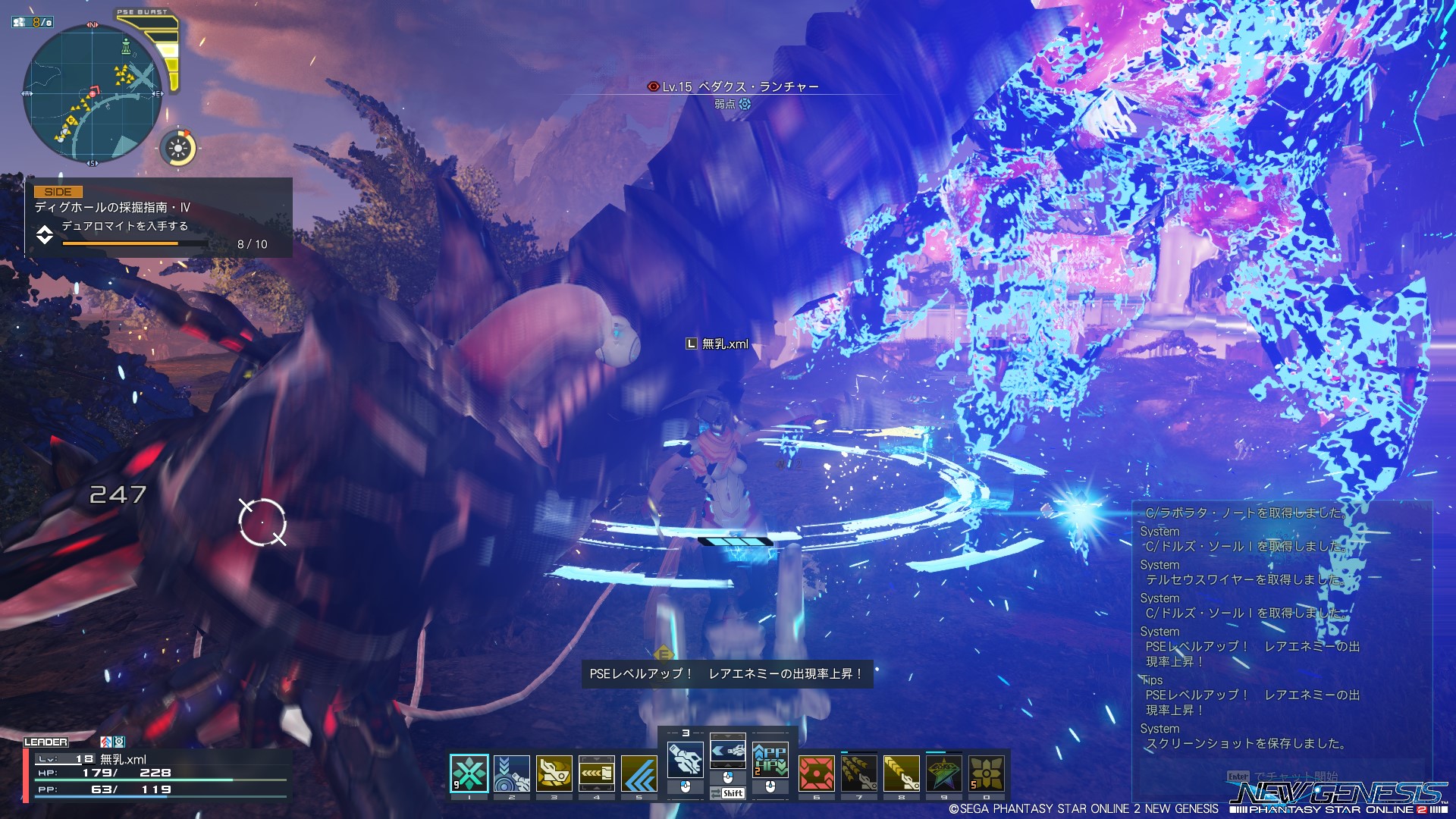
Task: Select the green X-cross item in slot 1
Action: (469, 773)
